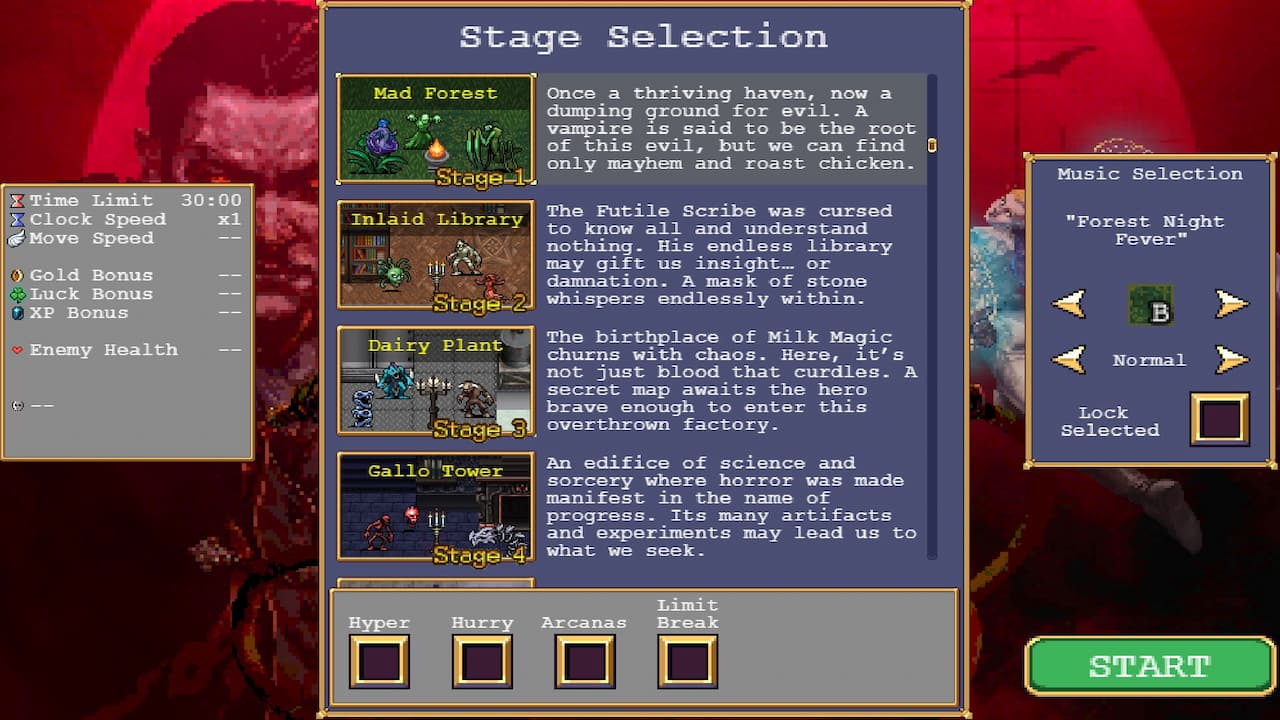Toggle the Limit Break option
The image size is (1280, 720).
(687, 661)
